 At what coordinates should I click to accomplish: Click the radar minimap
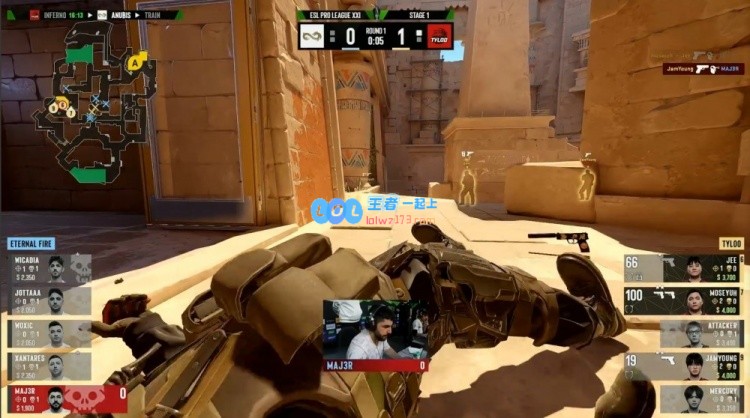[95, 103]
